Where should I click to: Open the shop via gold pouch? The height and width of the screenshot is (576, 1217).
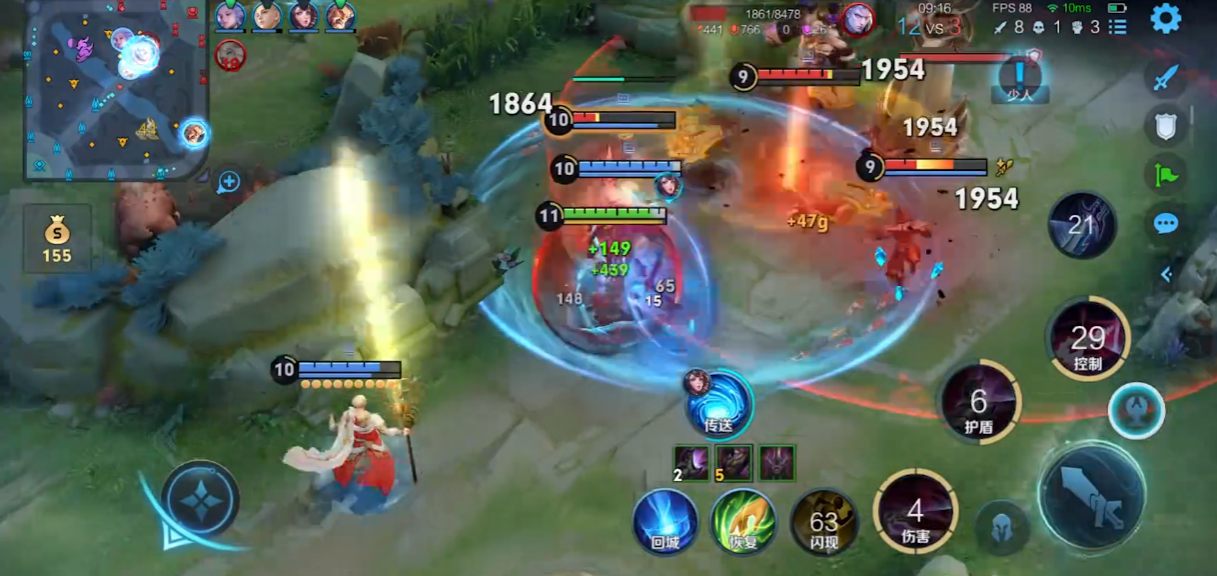(57, 240)
